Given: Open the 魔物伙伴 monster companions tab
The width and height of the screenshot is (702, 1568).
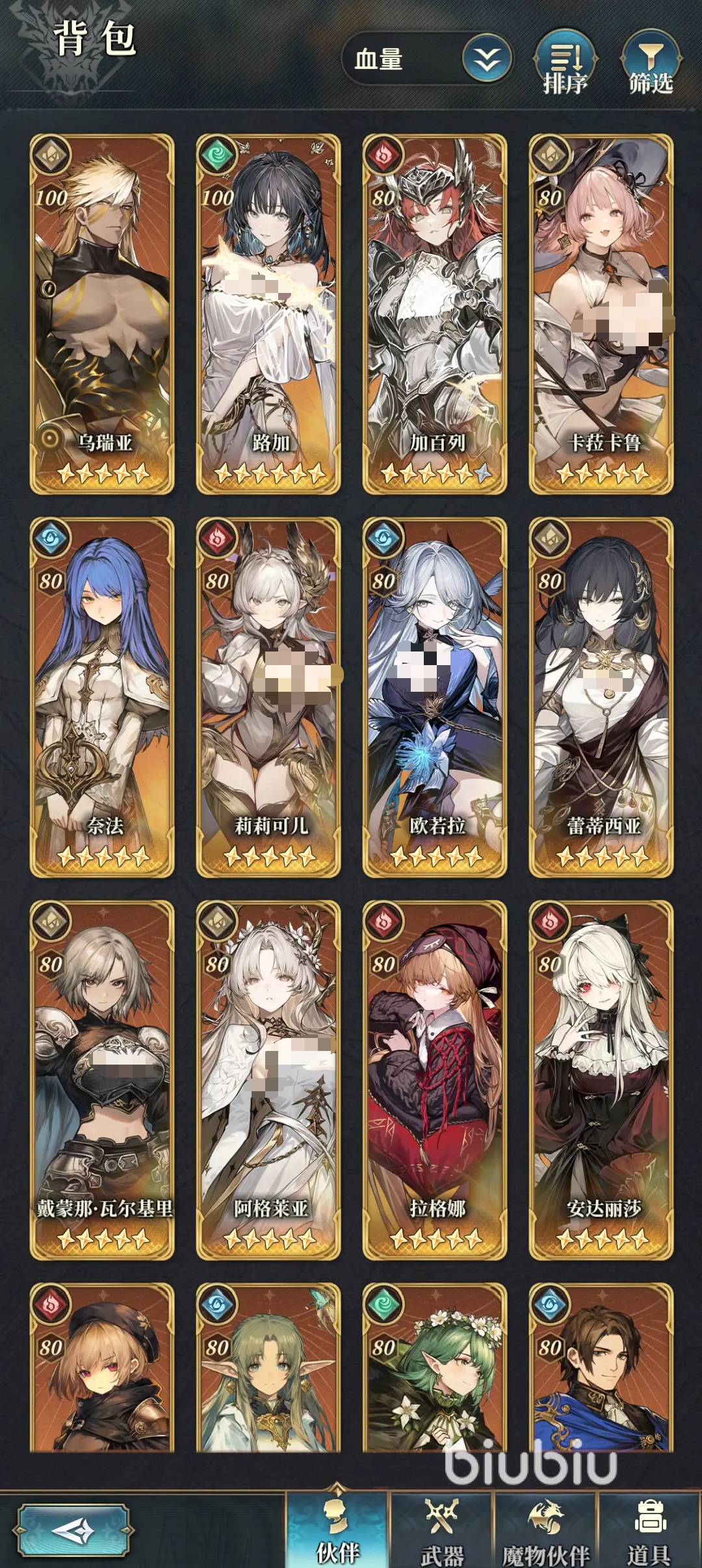Looking at the screenshot, I should click(546, 1530).
